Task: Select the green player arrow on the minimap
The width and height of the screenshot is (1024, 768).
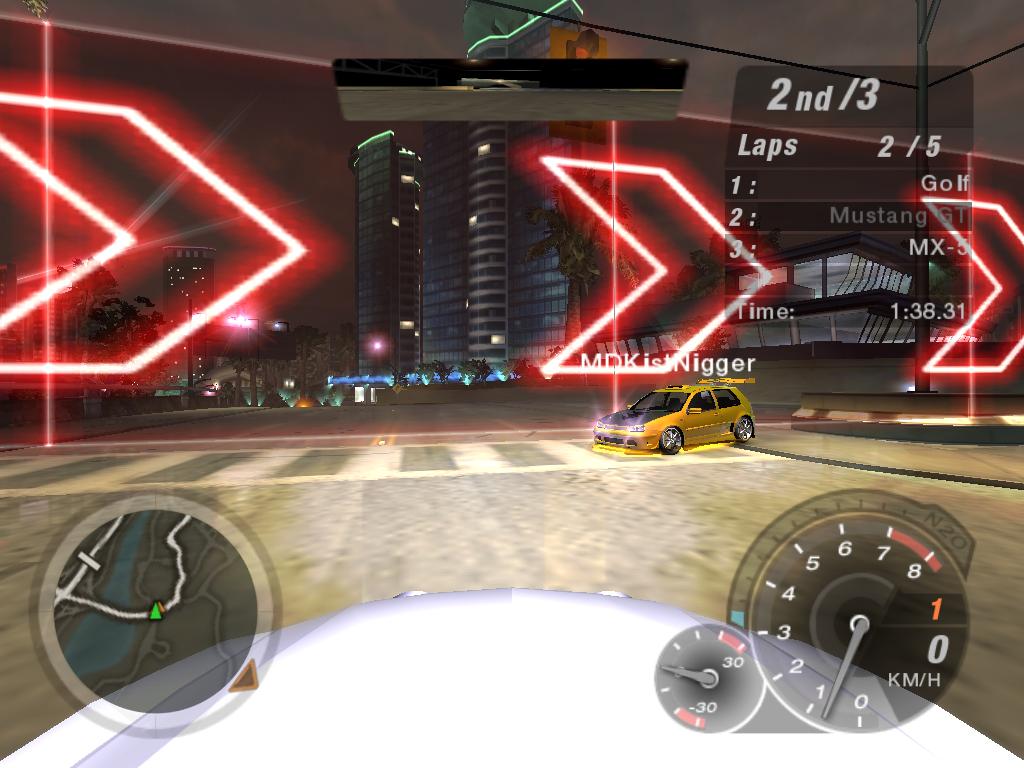Action: 156,610
